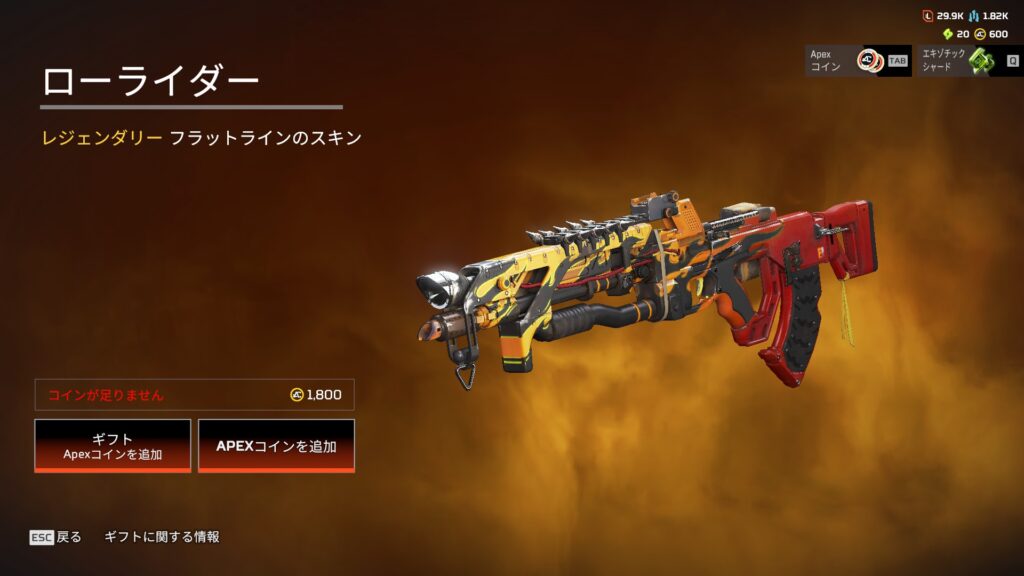The image size is (1024, 576).
Task: Click the APEXコインを追加 button
Action: [x=276, y=445]
